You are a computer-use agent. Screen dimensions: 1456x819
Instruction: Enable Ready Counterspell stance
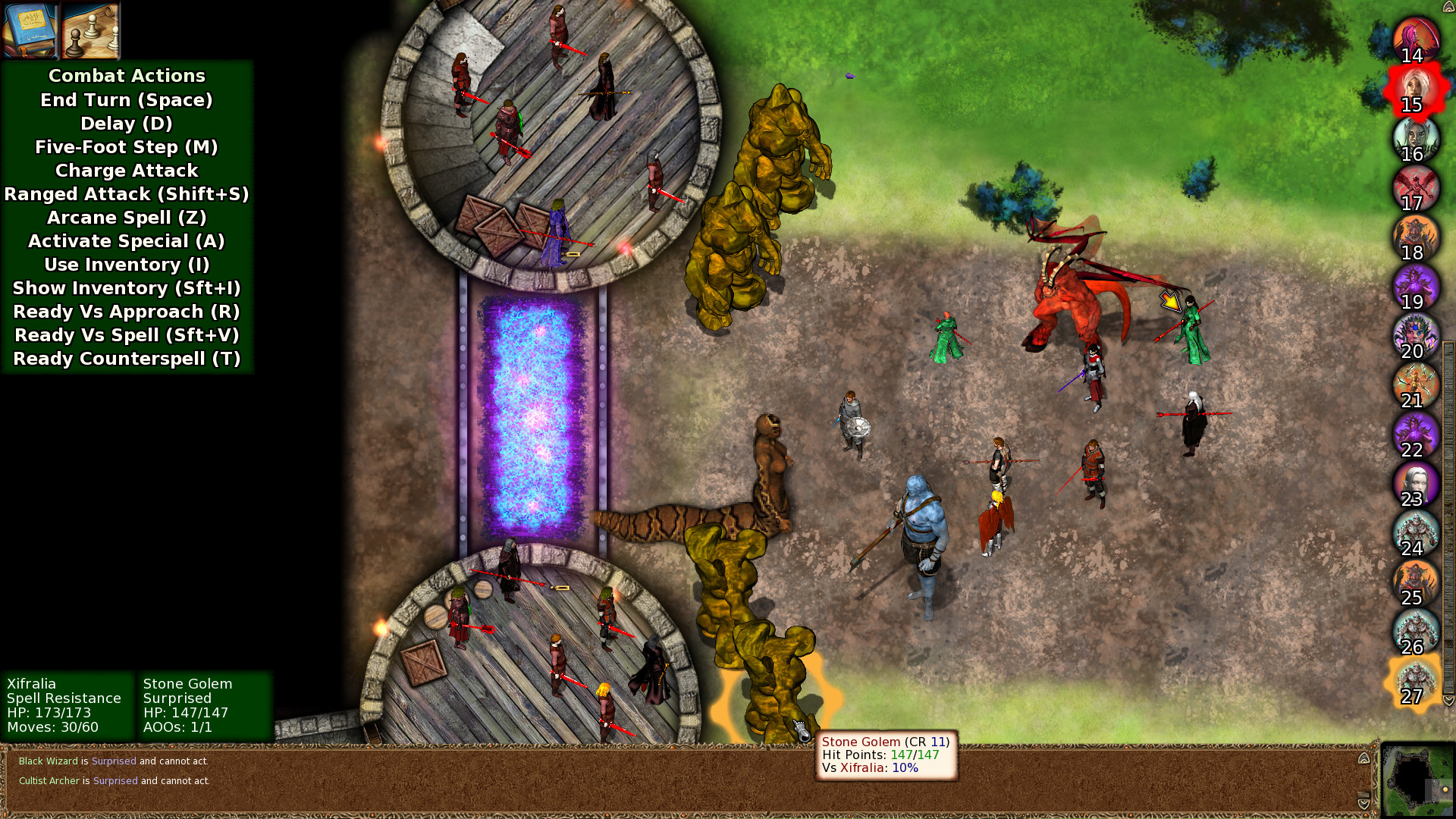tap(126, 359)
